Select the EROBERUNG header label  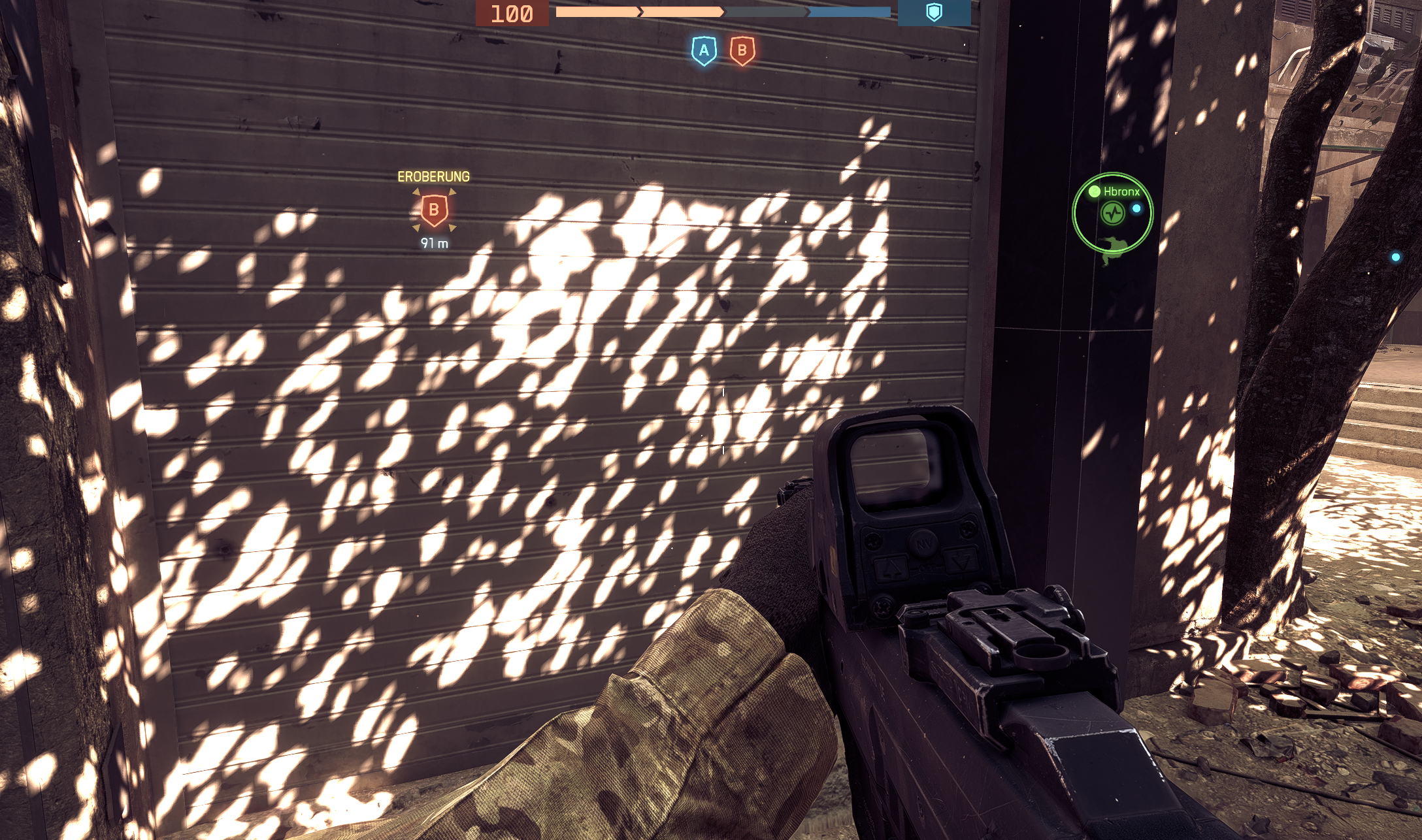tap(433, 176)
